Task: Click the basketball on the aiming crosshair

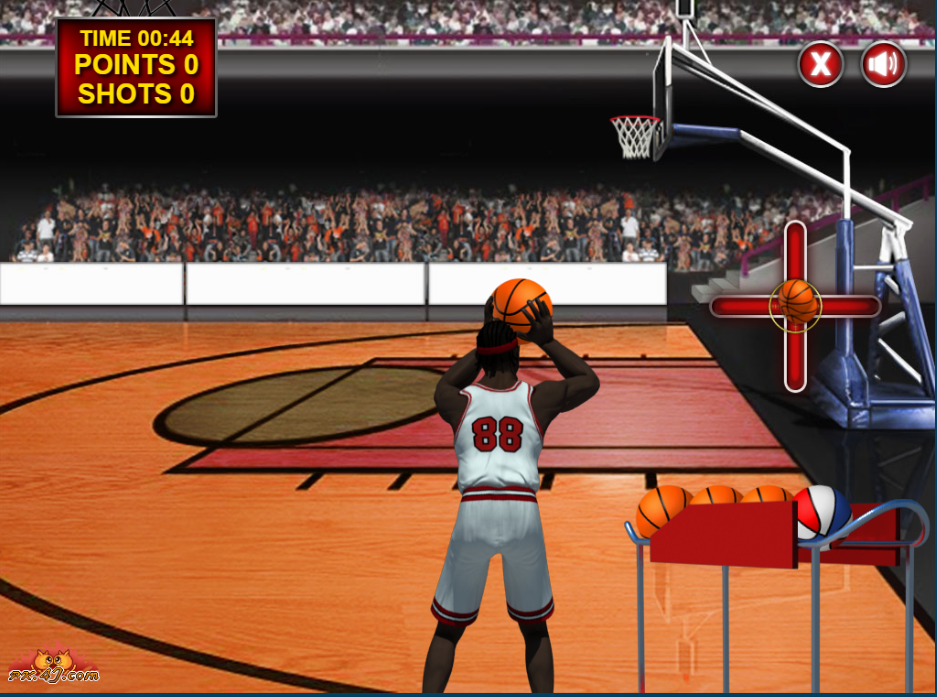Action: [796, 304]
